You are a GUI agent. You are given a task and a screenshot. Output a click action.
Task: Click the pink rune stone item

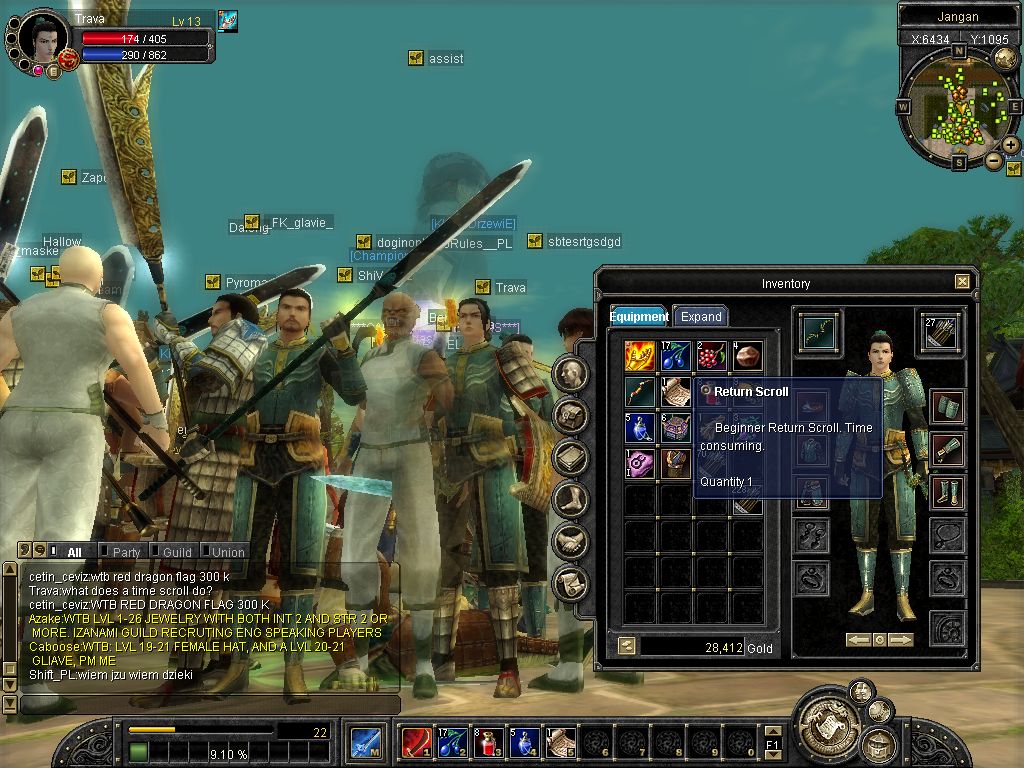(x=640, y=463)
